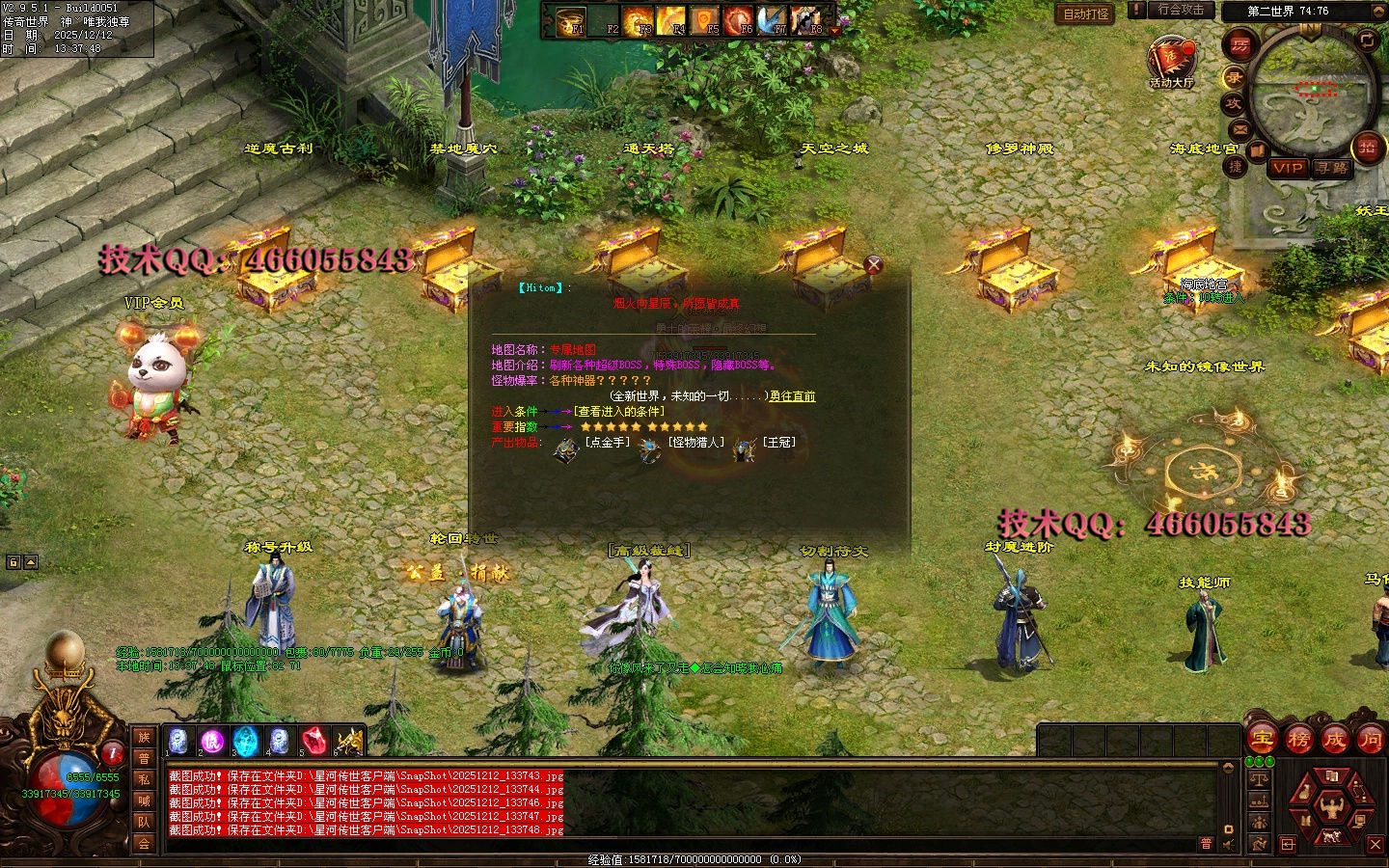
Task: Activate the 寻路 pathfinding button
Action: coord(1333,168)
